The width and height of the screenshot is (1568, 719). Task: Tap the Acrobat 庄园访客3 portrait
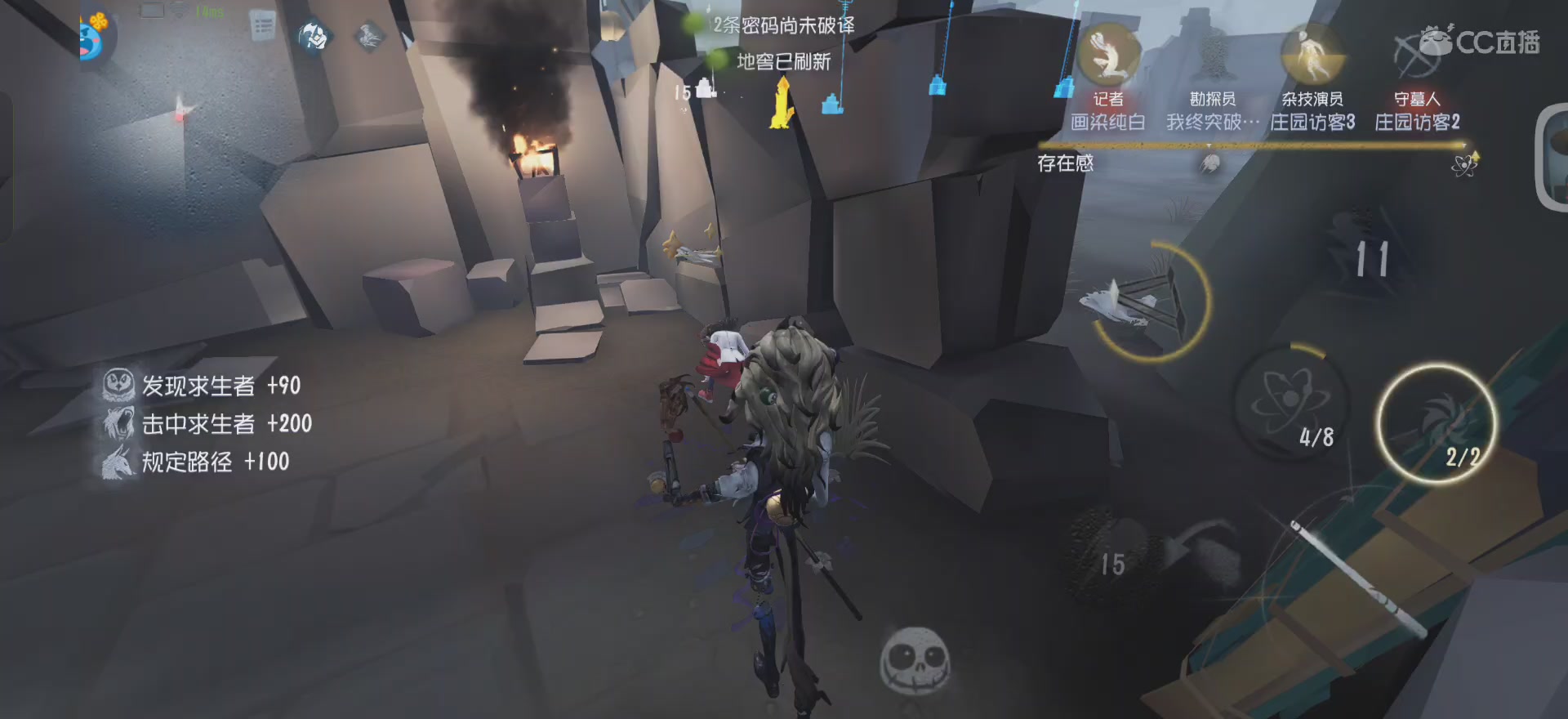tap(1311, 57)
